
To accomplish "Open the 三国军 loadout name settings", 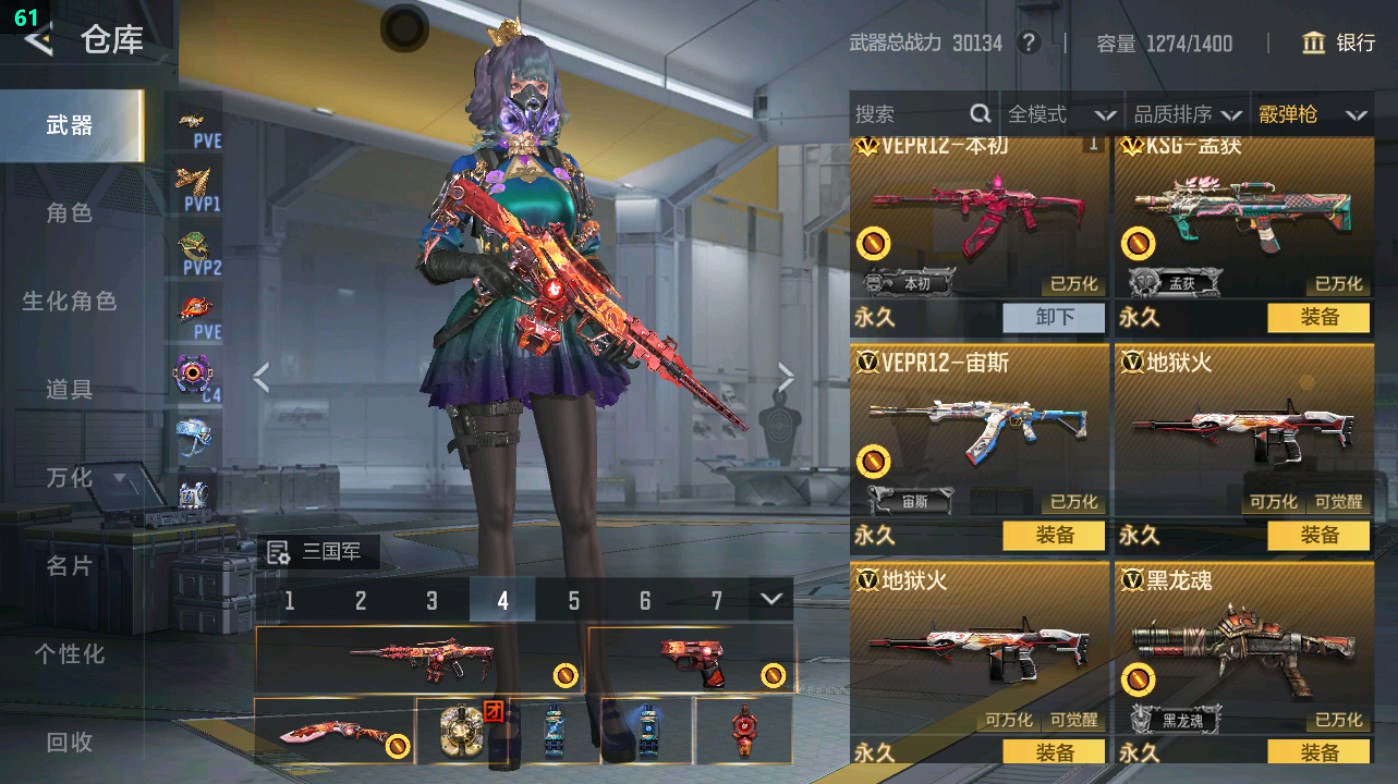I will [x=318, y=552].
